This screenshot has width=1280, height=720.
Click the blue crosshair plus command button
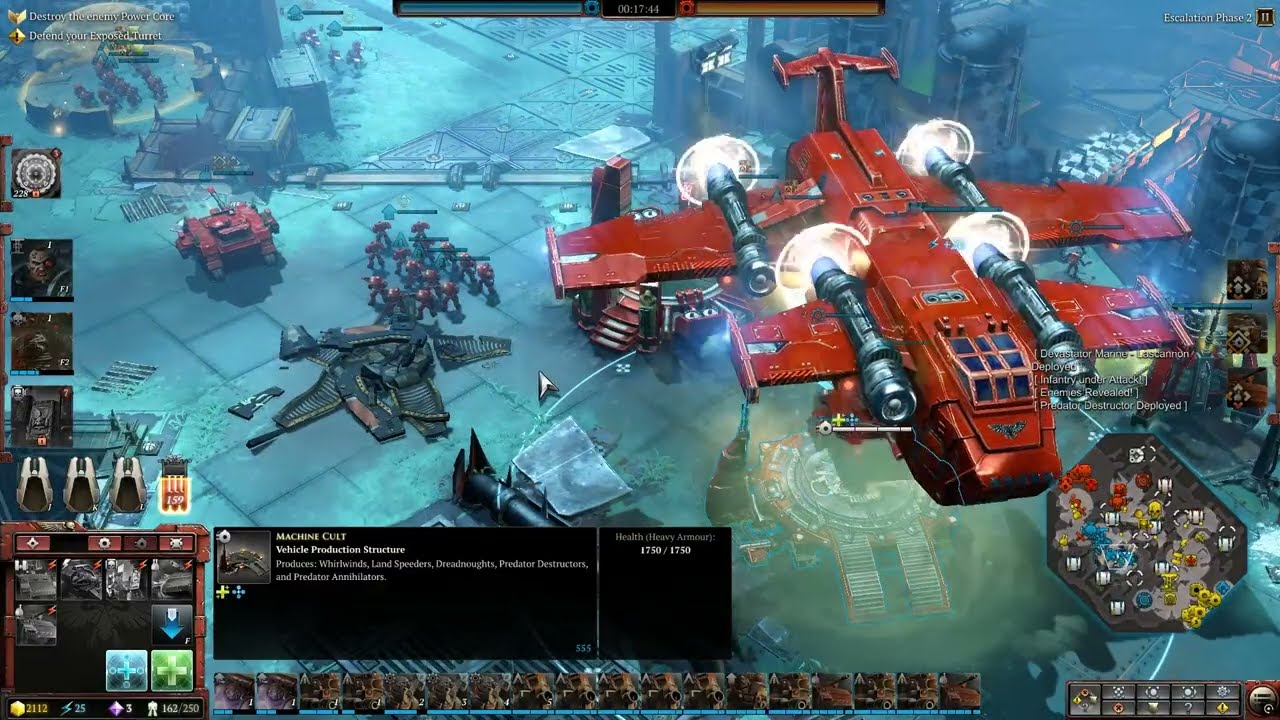pyautogui.click(x=127, y=670)
